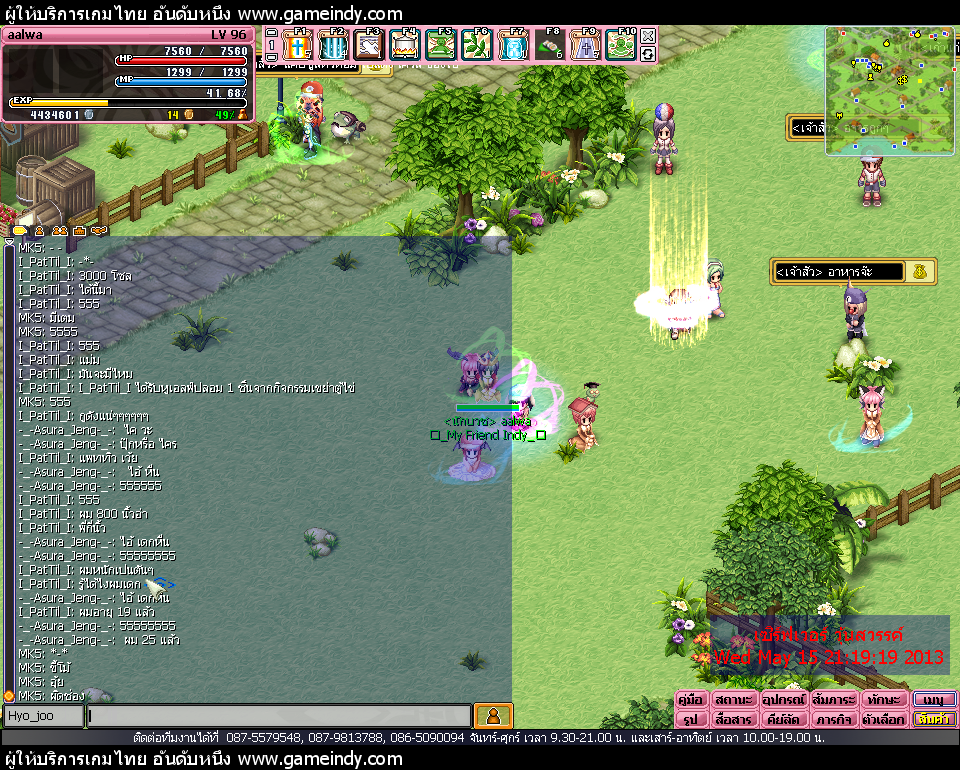Open the คู่มือ (manual) button
Viewport: 960px width, 770px height.
(692, 699)
